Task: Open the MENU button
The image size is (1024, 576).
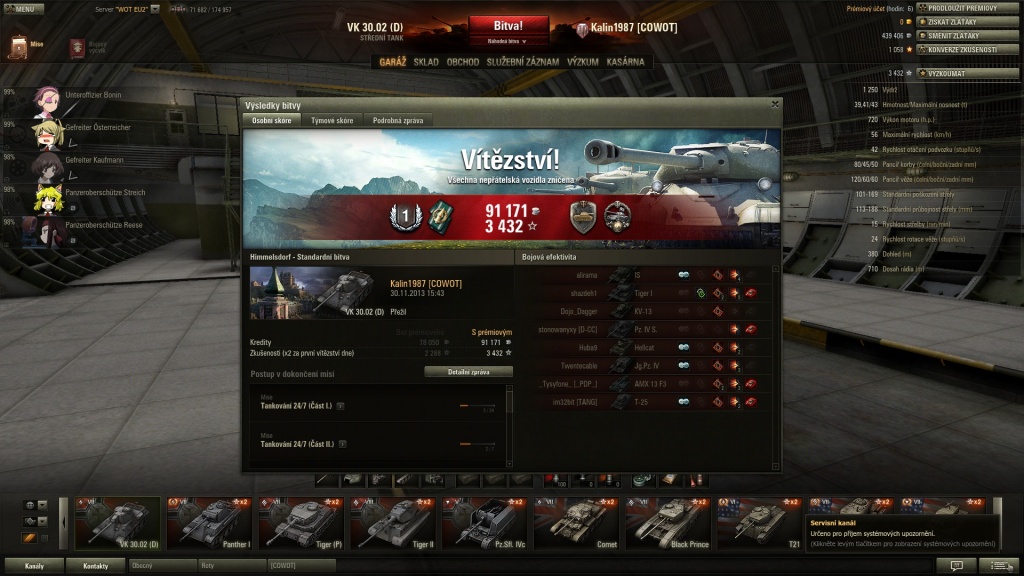Action: point(22,8)
